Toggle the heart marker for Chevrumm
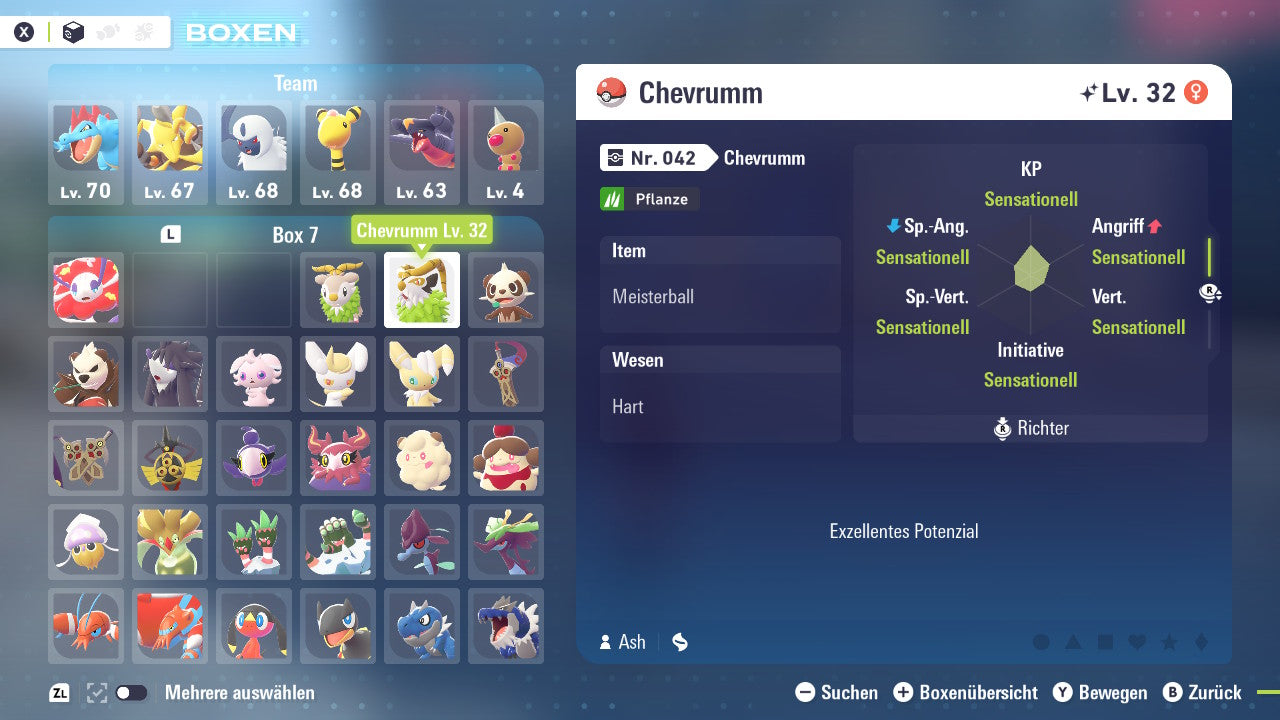1280x720 pixels. click(1137, 644)
